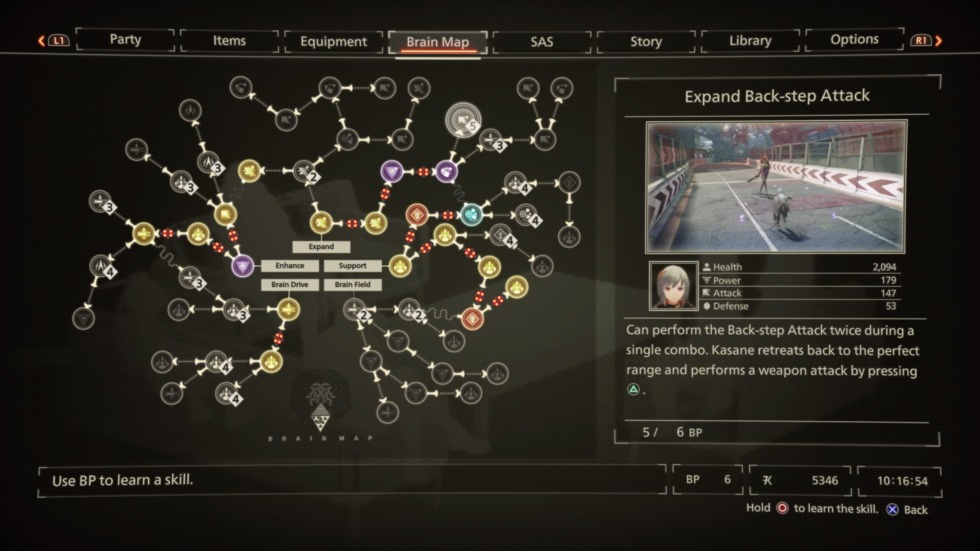Screen dimensions: 980x551
Task: Open the Items tab
Action: (x=229, y=41)
